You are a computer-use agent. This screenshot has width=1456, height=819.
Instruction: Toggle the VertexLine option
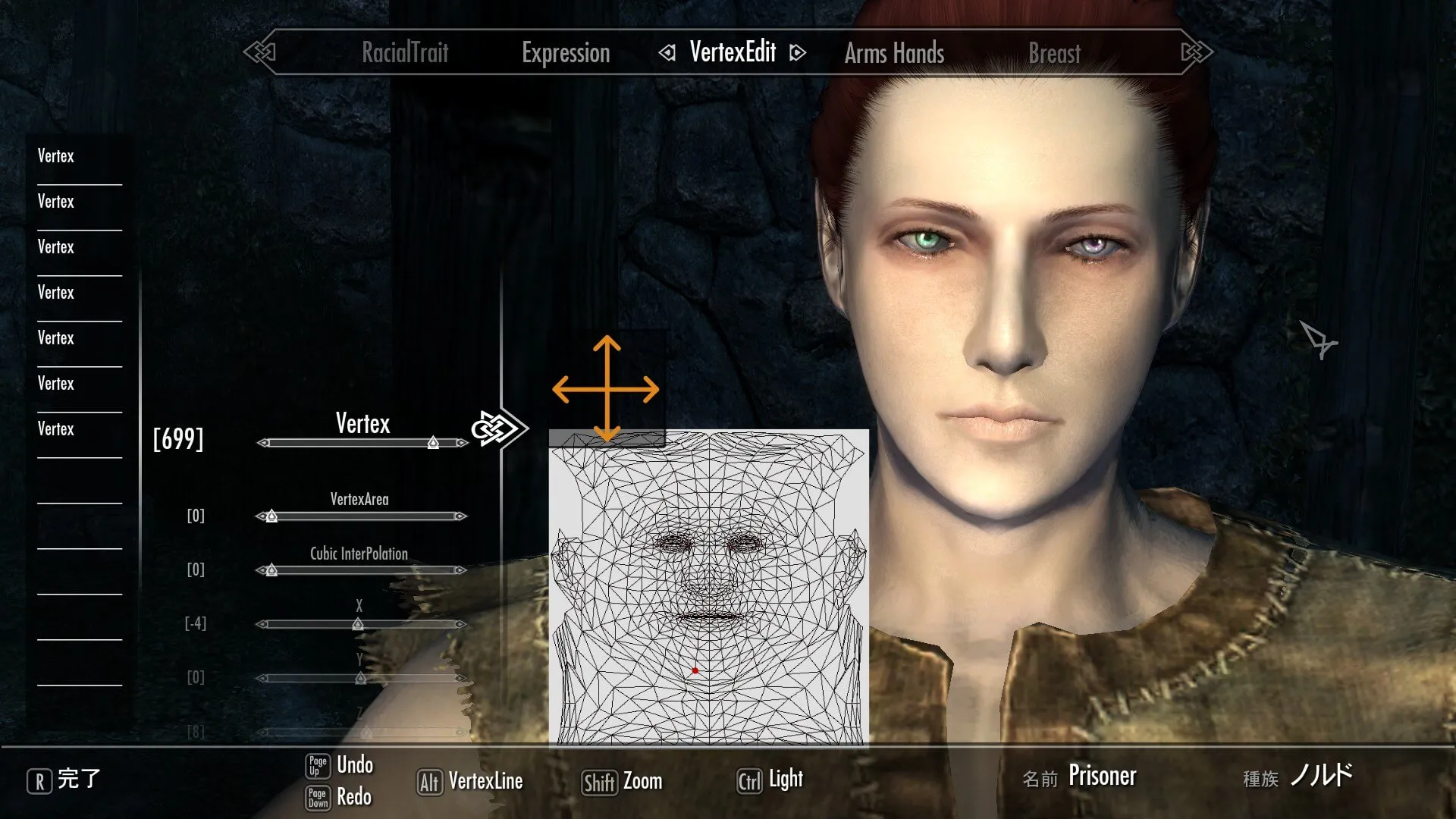485,781
